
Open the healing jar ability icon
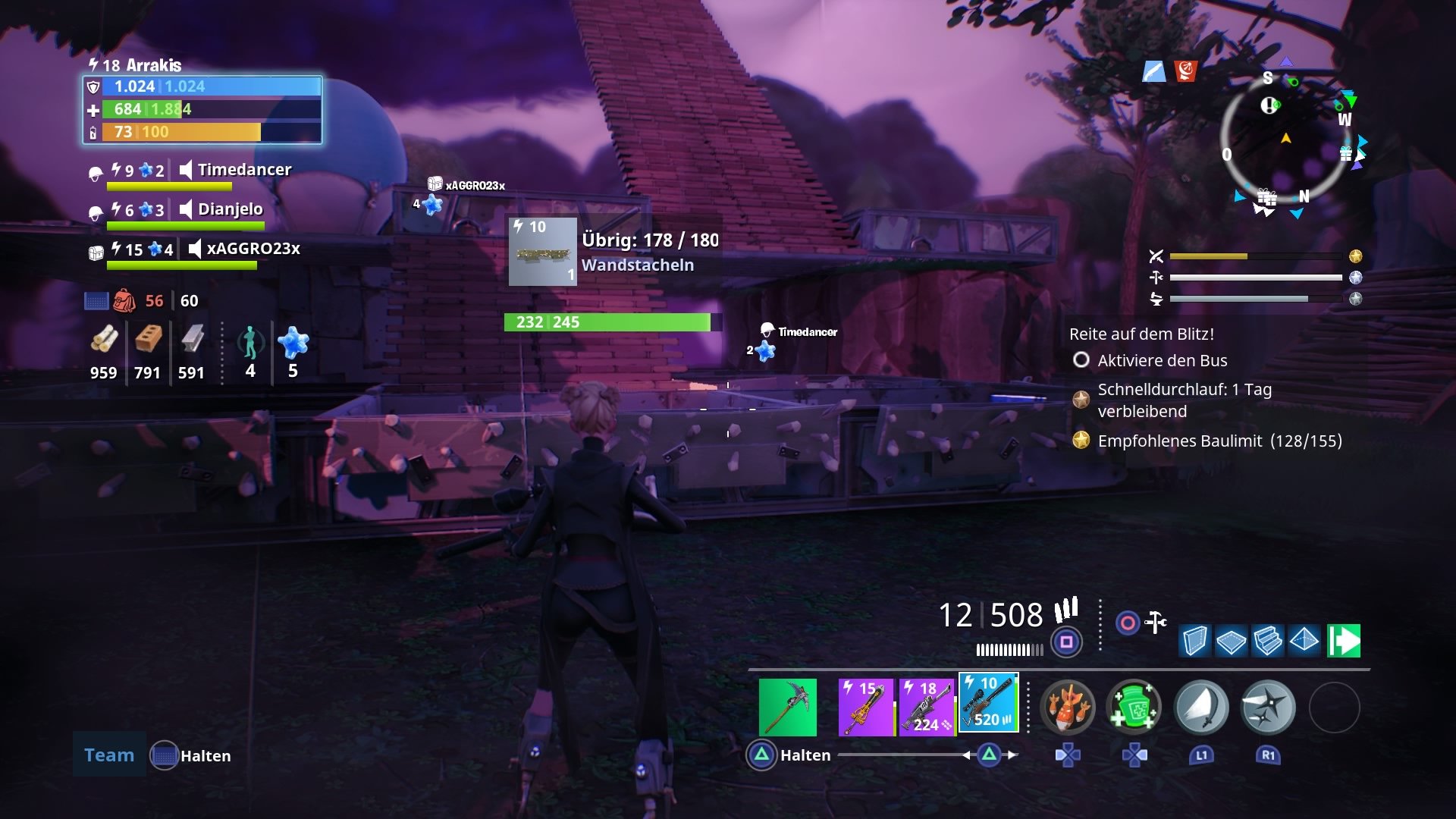tap(1133, 707)
